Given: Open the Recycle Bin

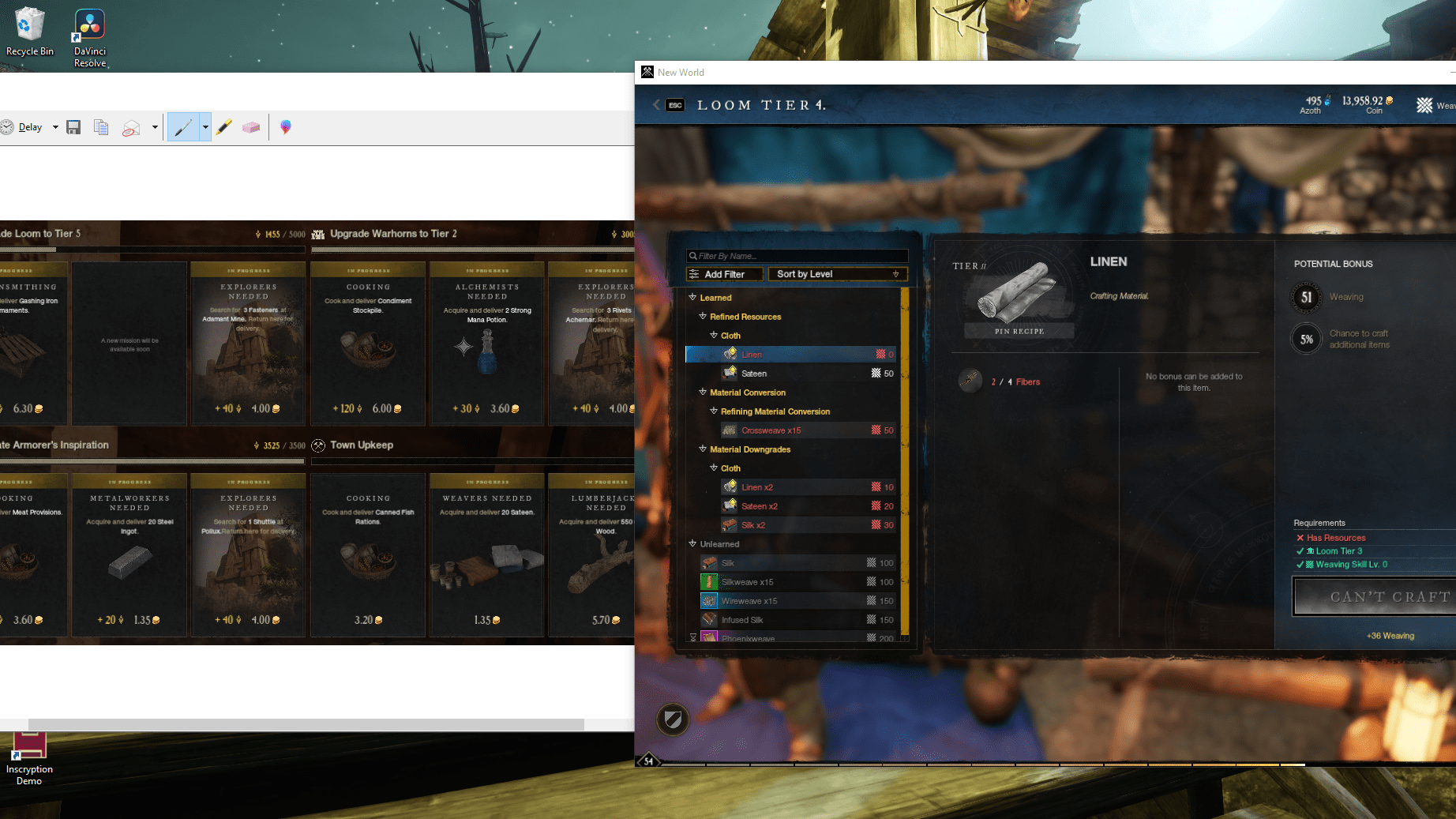Looking at the screenshot, I should (29, 24).
